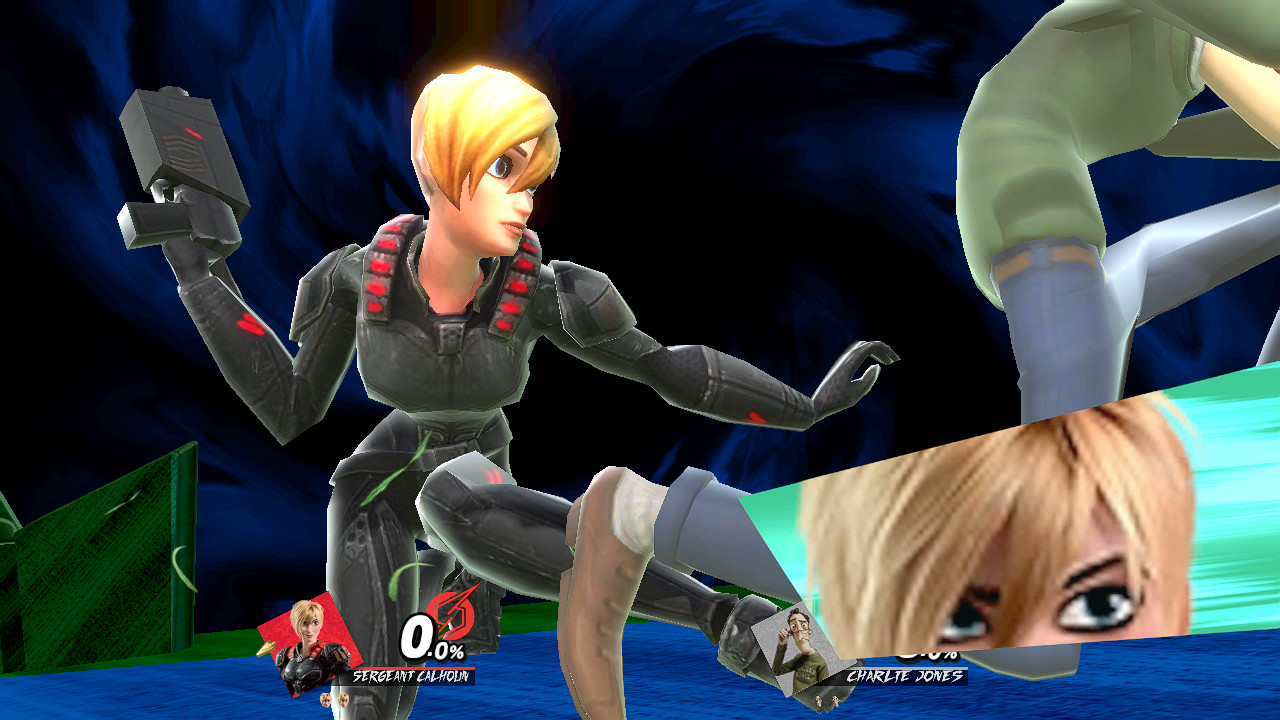Open Charlie Jones's character portrait

point(801,648)
